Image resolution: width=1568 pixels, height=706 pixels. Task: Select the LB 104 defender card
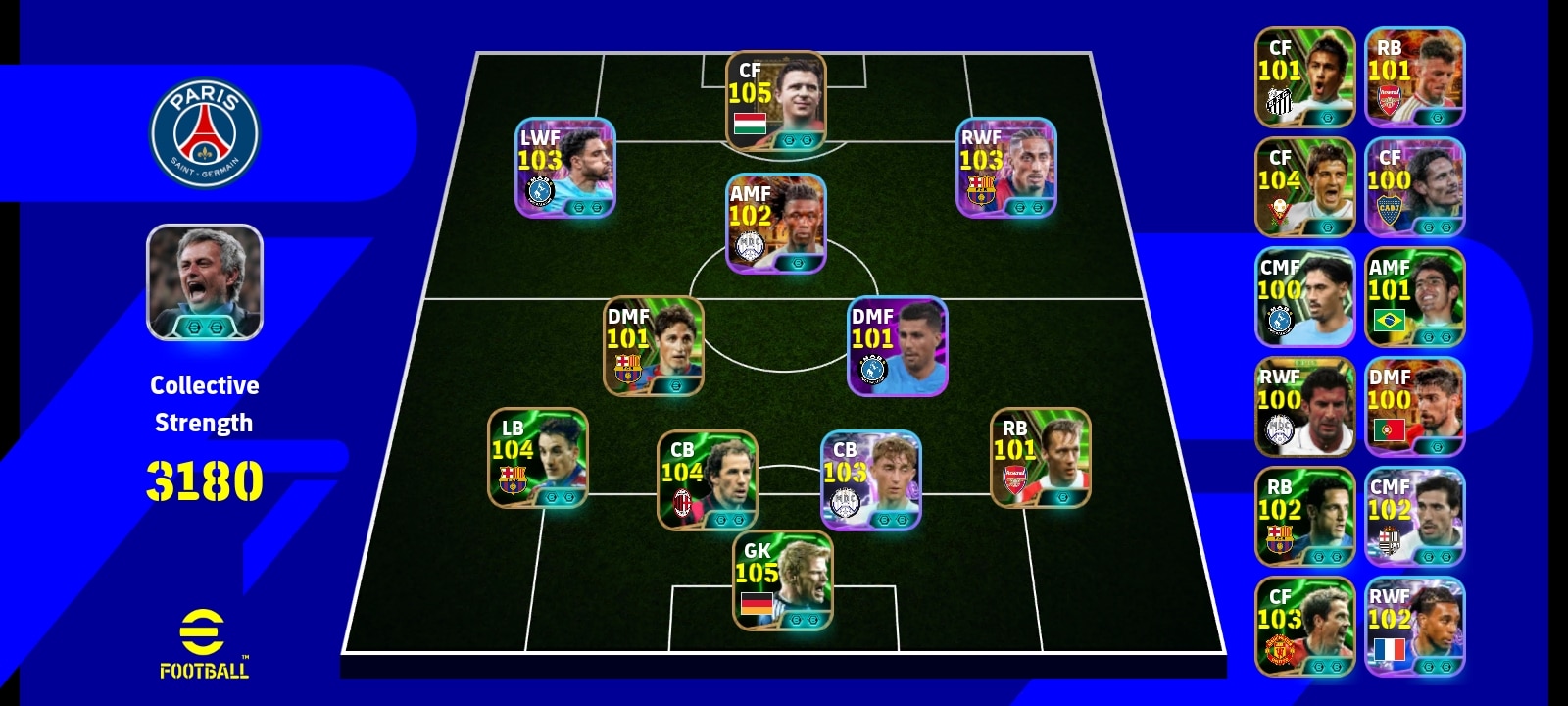point(538,458)
